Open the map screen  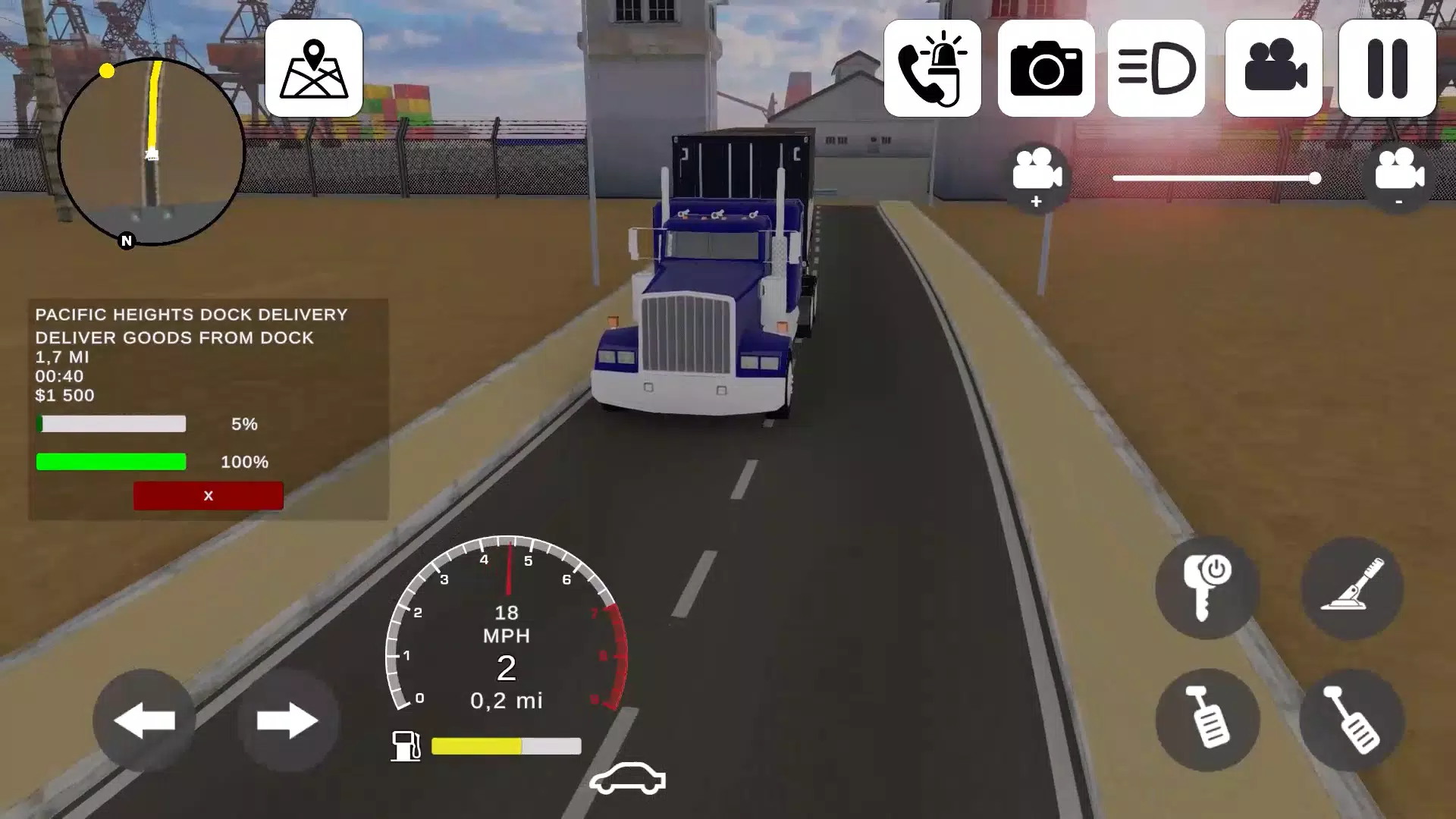click(x=313, y=68)
